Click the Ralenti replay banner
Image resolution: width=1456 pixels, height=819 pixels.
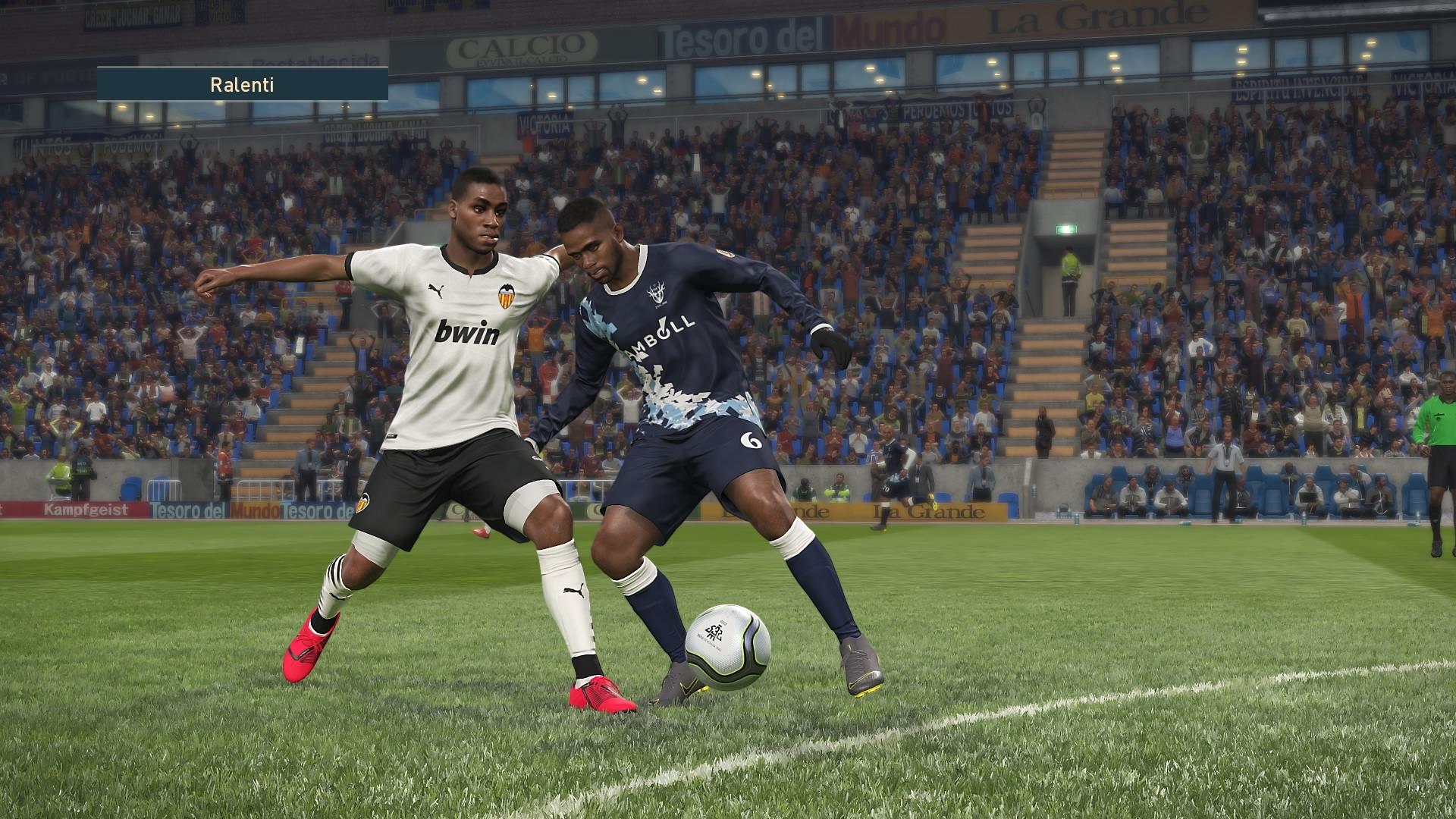[x=242, y=84]
